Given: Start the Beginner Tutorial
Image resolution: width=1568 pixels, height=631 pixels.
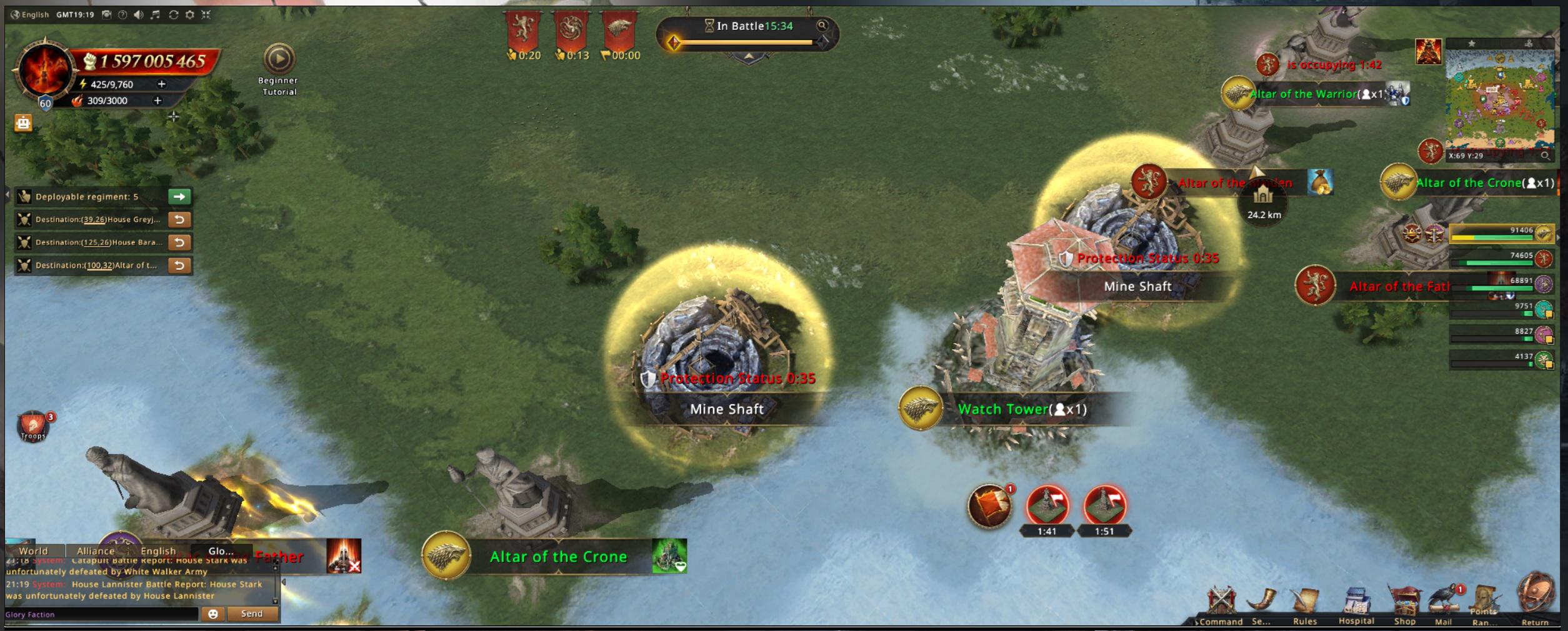Looking at the screenshot, I should [279, 59].
